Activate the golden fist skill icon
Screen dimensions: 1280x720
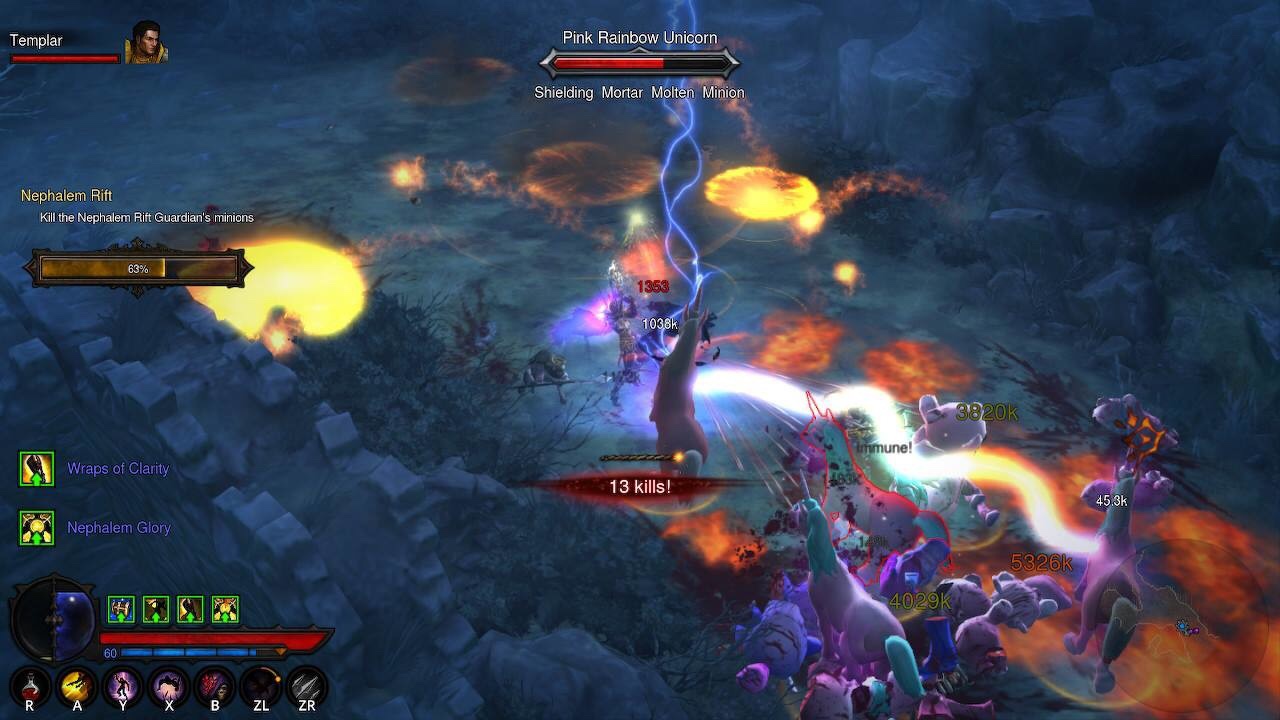(77, 686)
